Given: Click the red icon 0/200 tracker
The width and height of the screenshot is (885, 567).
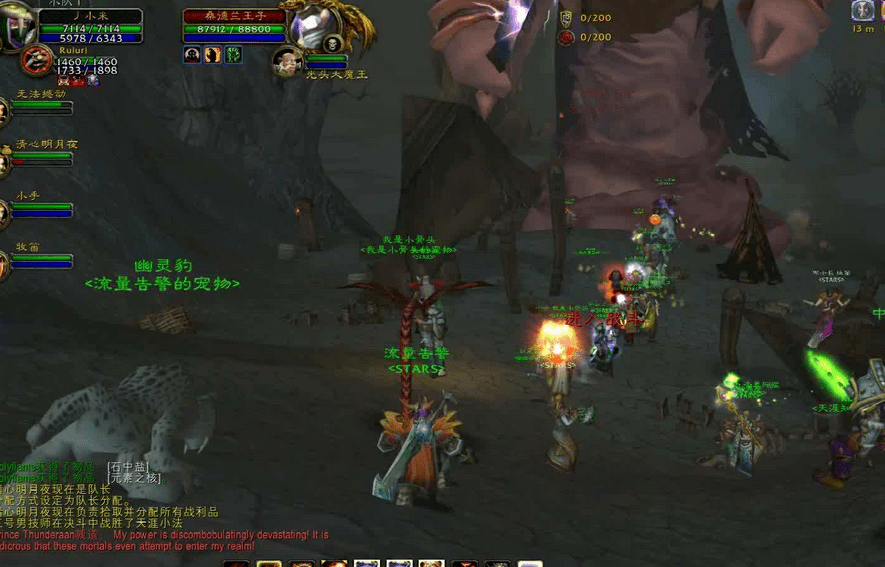Looking at the screenshot, I should click(566, 37).
